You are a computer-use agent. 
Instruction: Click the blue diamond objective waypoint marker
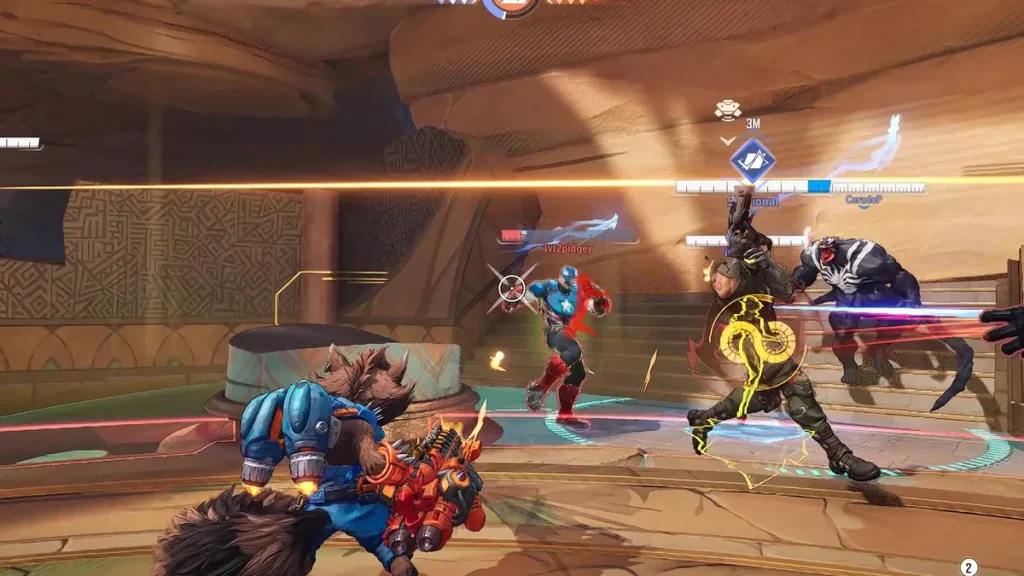click(752, 160)
